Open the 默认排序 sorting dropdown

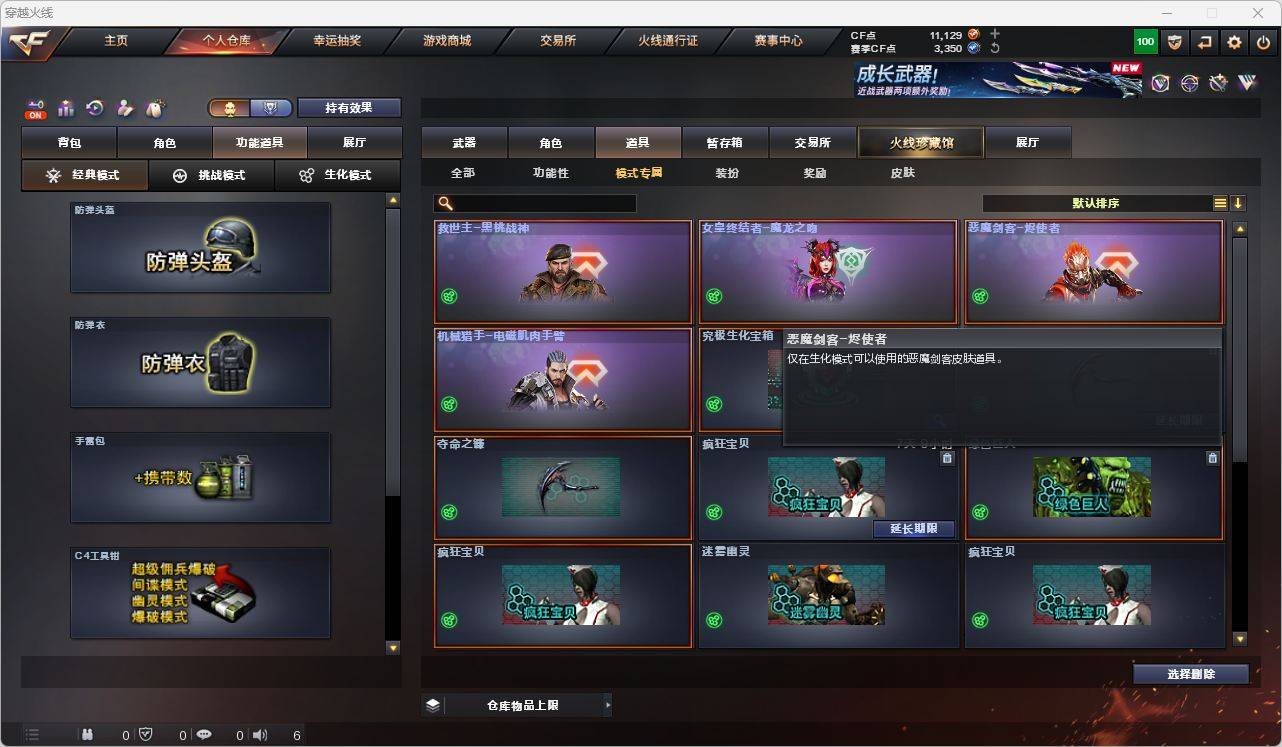pos(1098,203)
